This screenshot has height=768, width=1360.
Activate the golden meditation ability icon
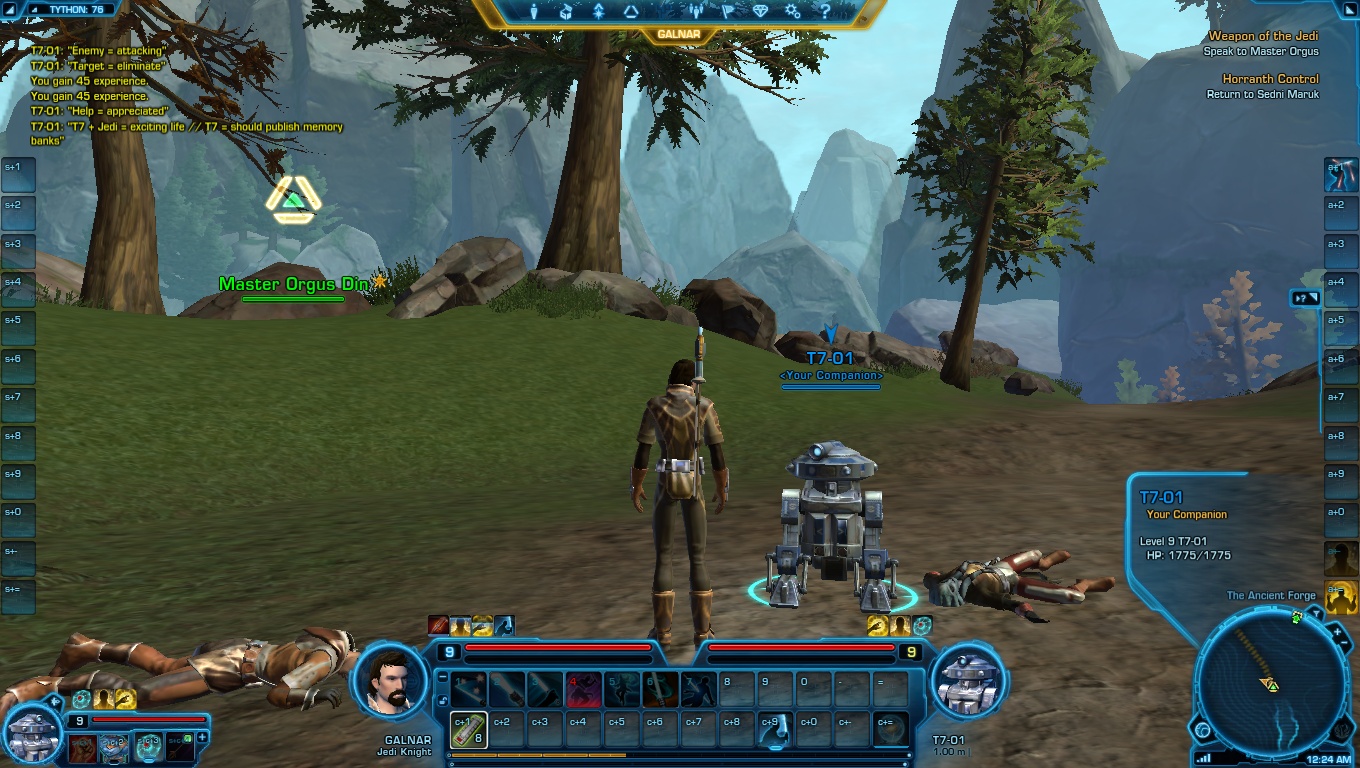[x=1340, y=596]
